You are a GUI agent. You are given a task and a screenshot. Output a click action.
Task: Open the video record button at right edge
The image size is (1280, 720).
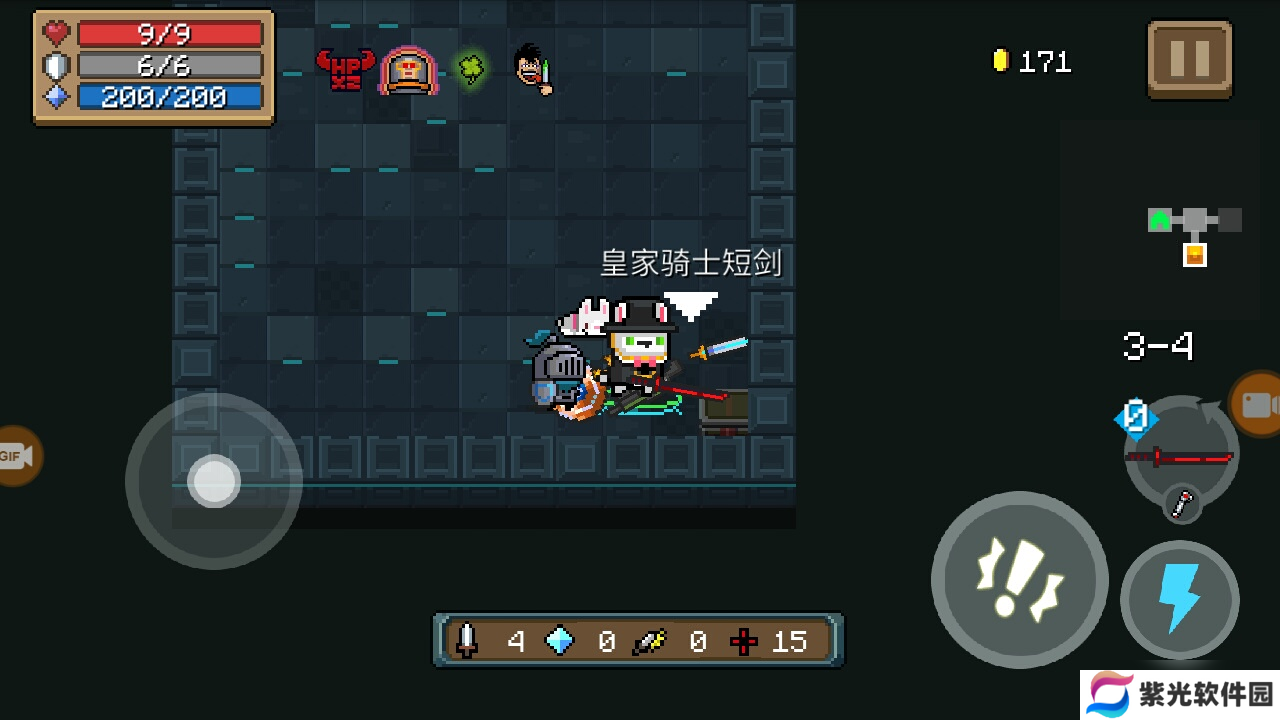[1257, 404]
